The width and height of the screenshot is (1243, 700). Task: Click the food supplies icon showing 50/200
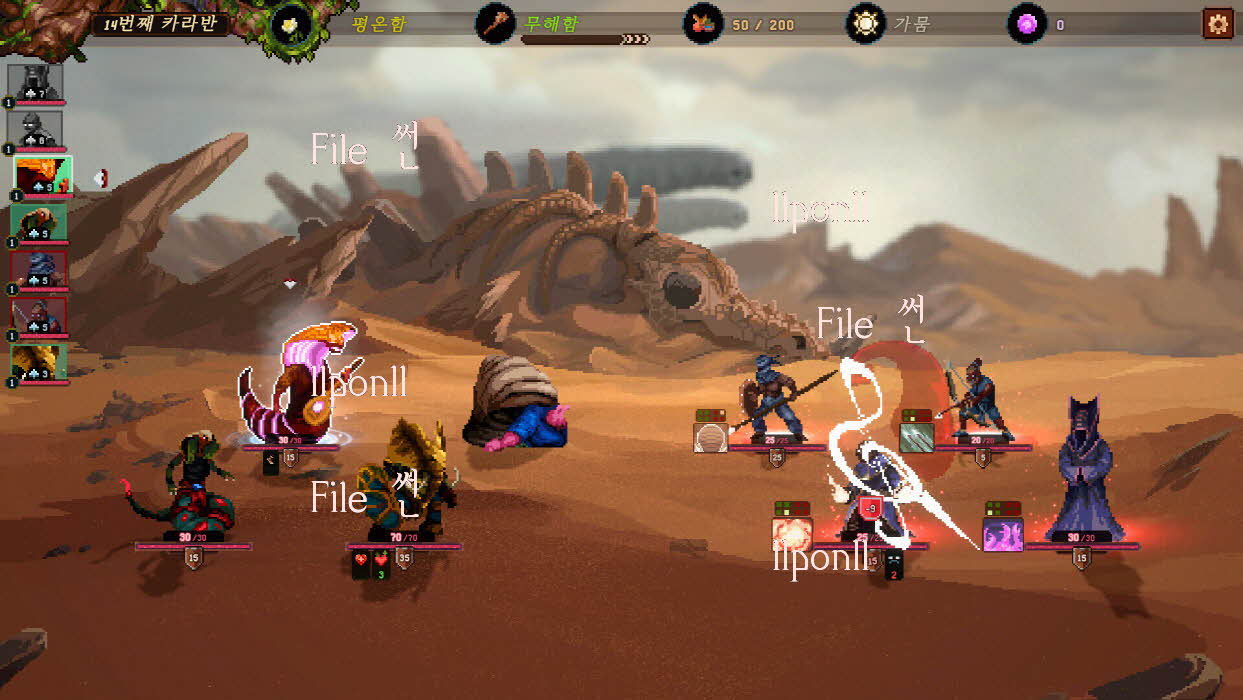click(x=703, y=23)
